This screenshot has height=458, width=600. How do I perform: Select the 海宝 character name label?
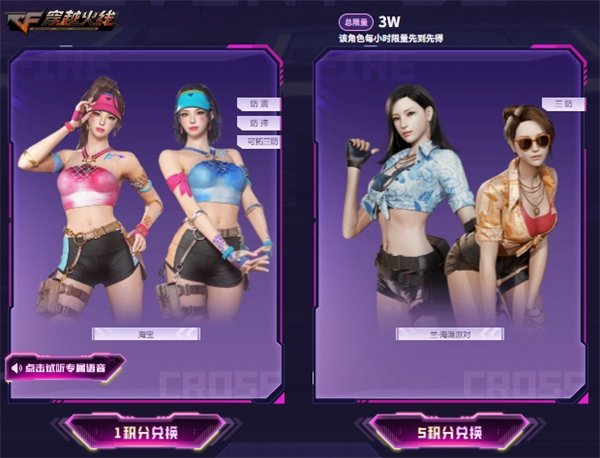point(145,333)
